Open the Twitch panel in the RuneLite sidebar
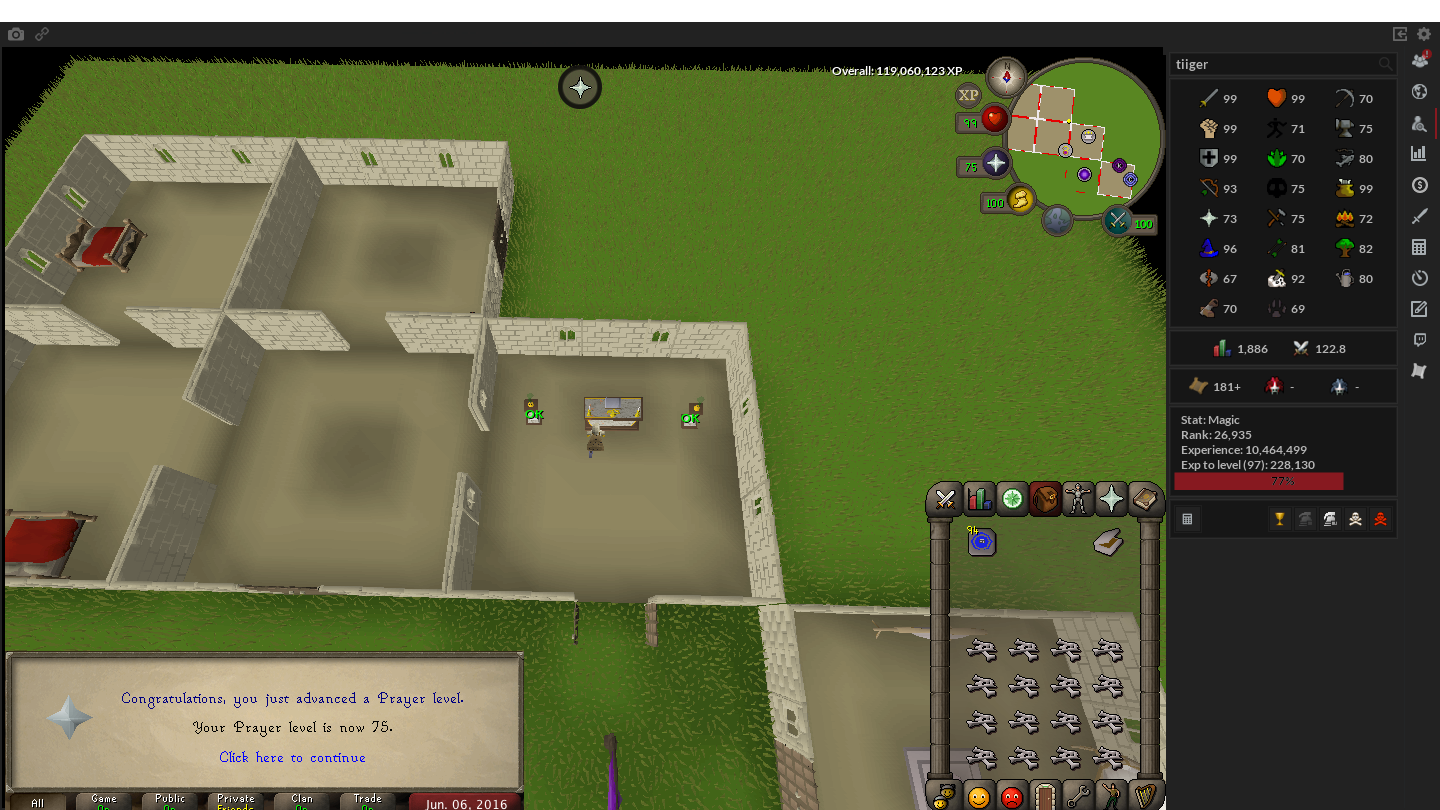 tap(1419, 339)
